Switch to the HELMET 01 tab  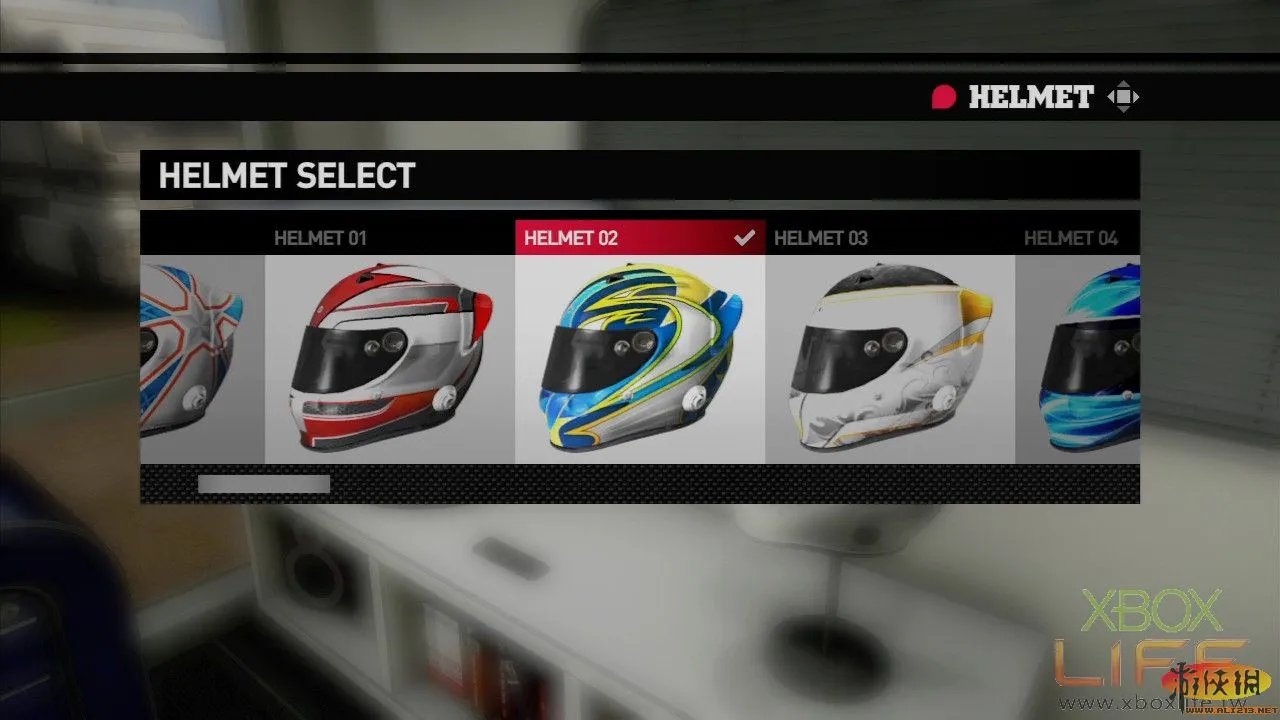pos(320,238)
